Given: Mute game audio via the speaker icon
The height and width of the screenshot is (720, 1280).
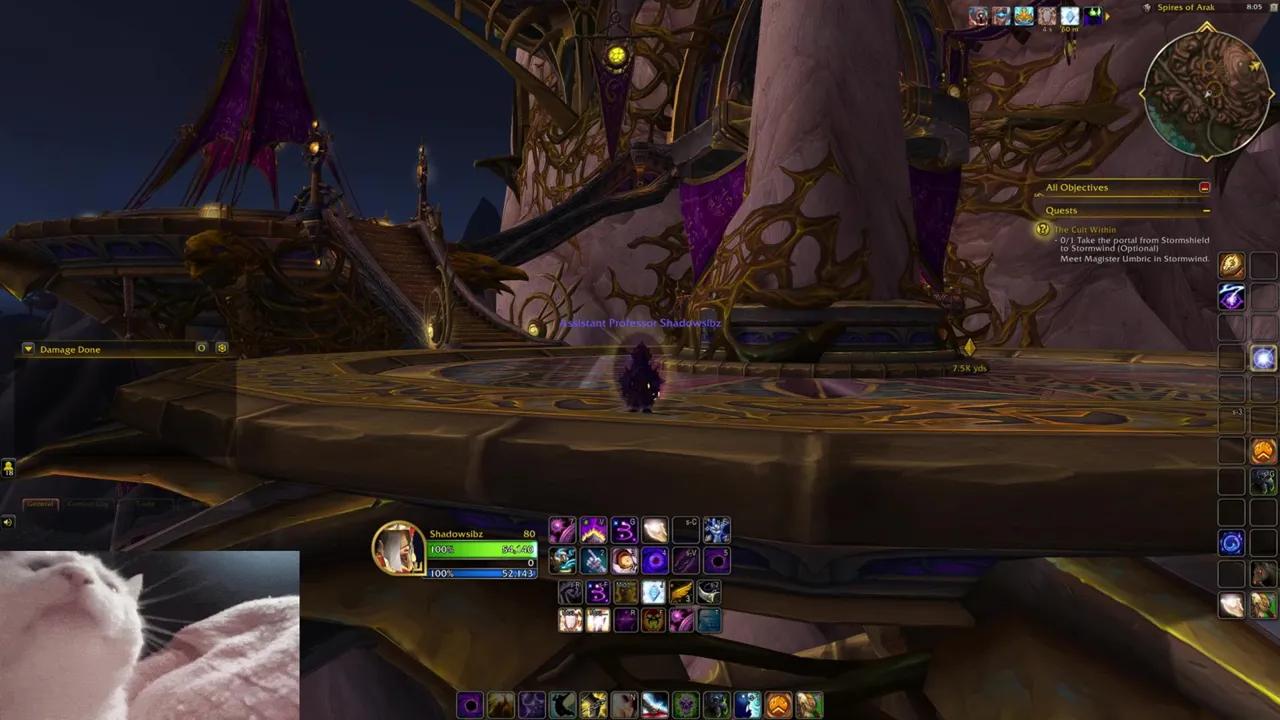Looking at the screenshot, I should point(8,521).
